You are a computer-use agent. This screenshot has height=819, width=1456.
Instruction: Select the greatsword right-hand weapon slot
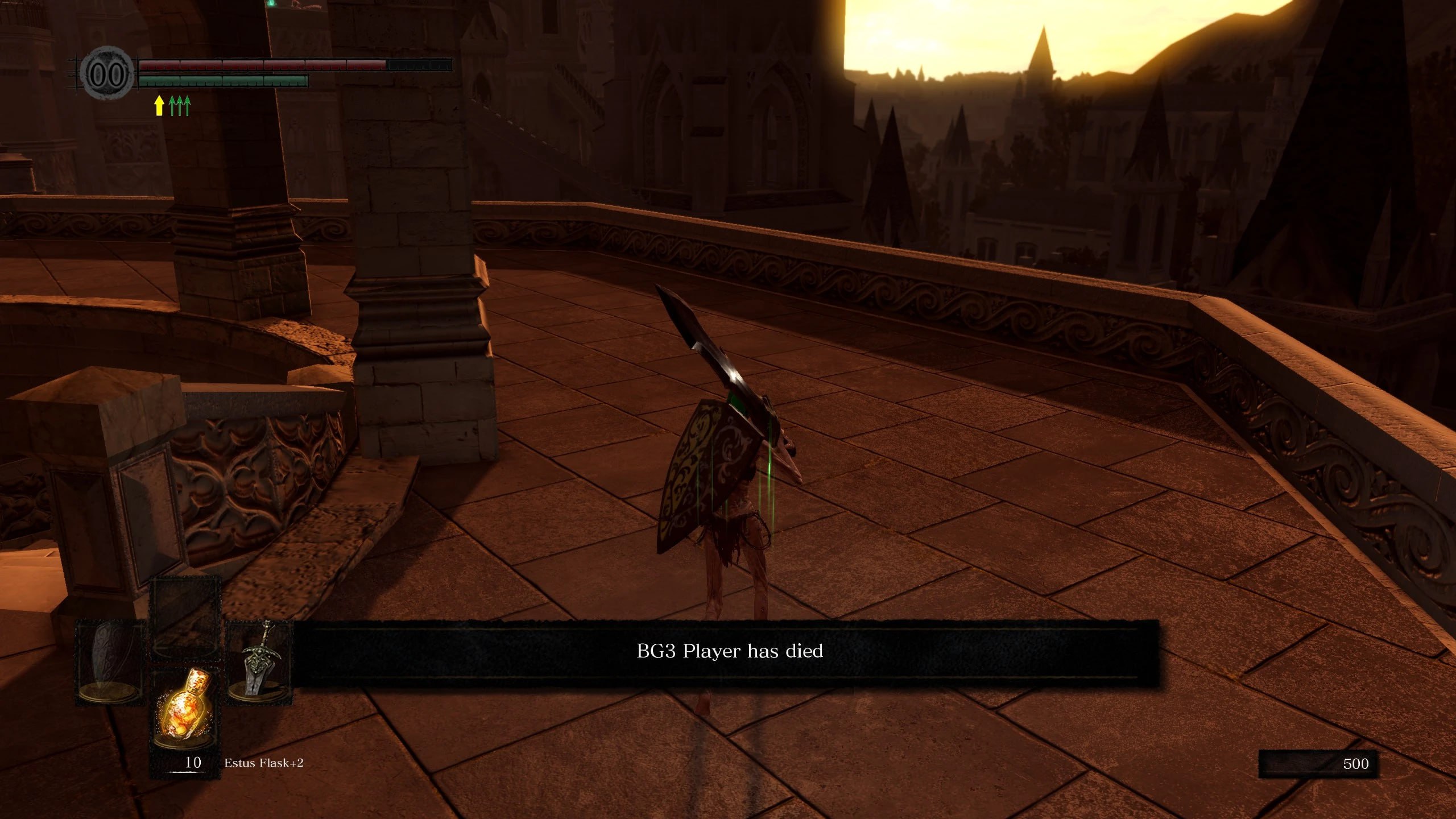coord(259,663)
